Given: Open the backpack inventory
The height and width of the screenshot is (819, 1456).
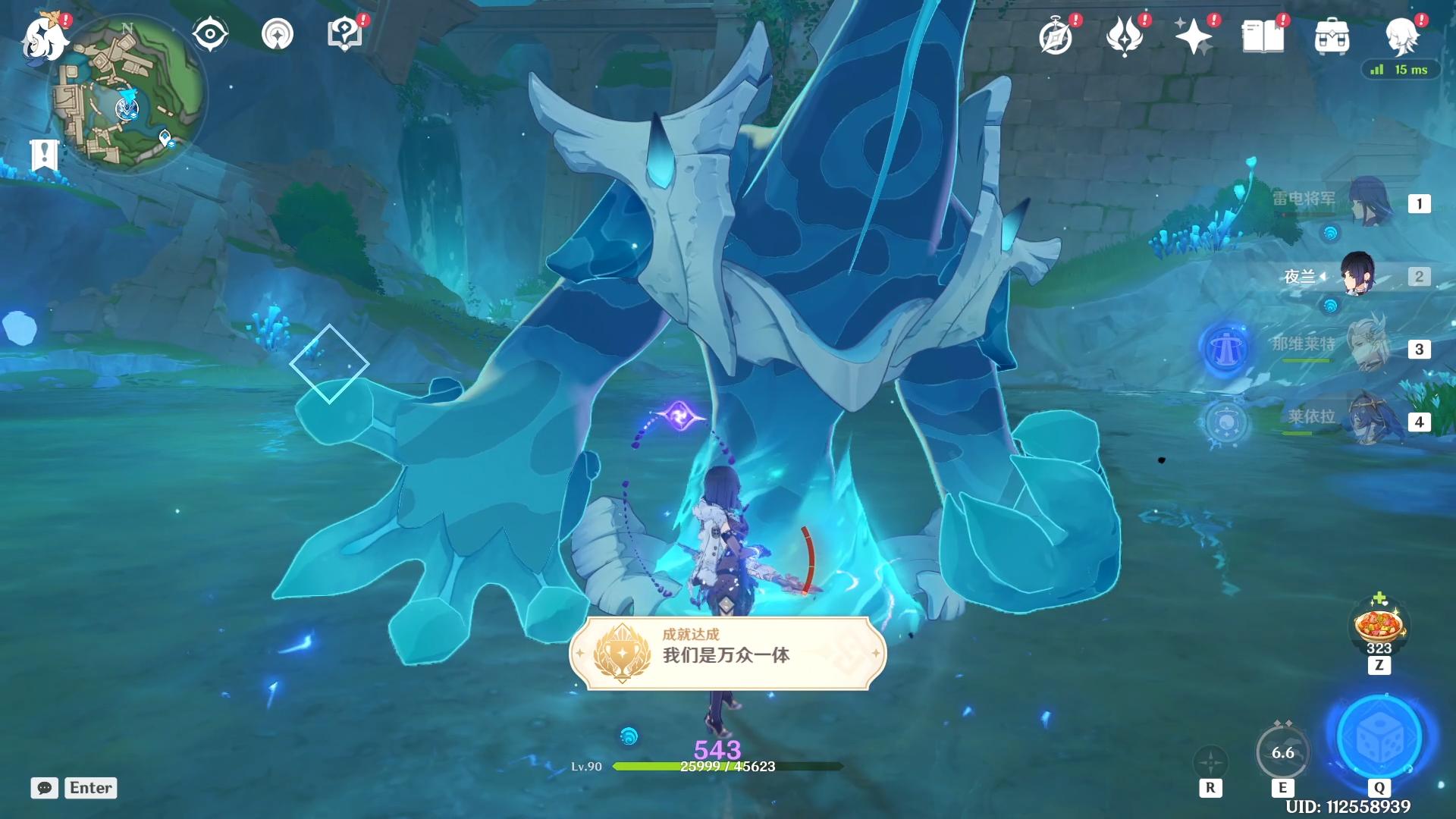Looking at the screenshot, I should click(1332, 36).
